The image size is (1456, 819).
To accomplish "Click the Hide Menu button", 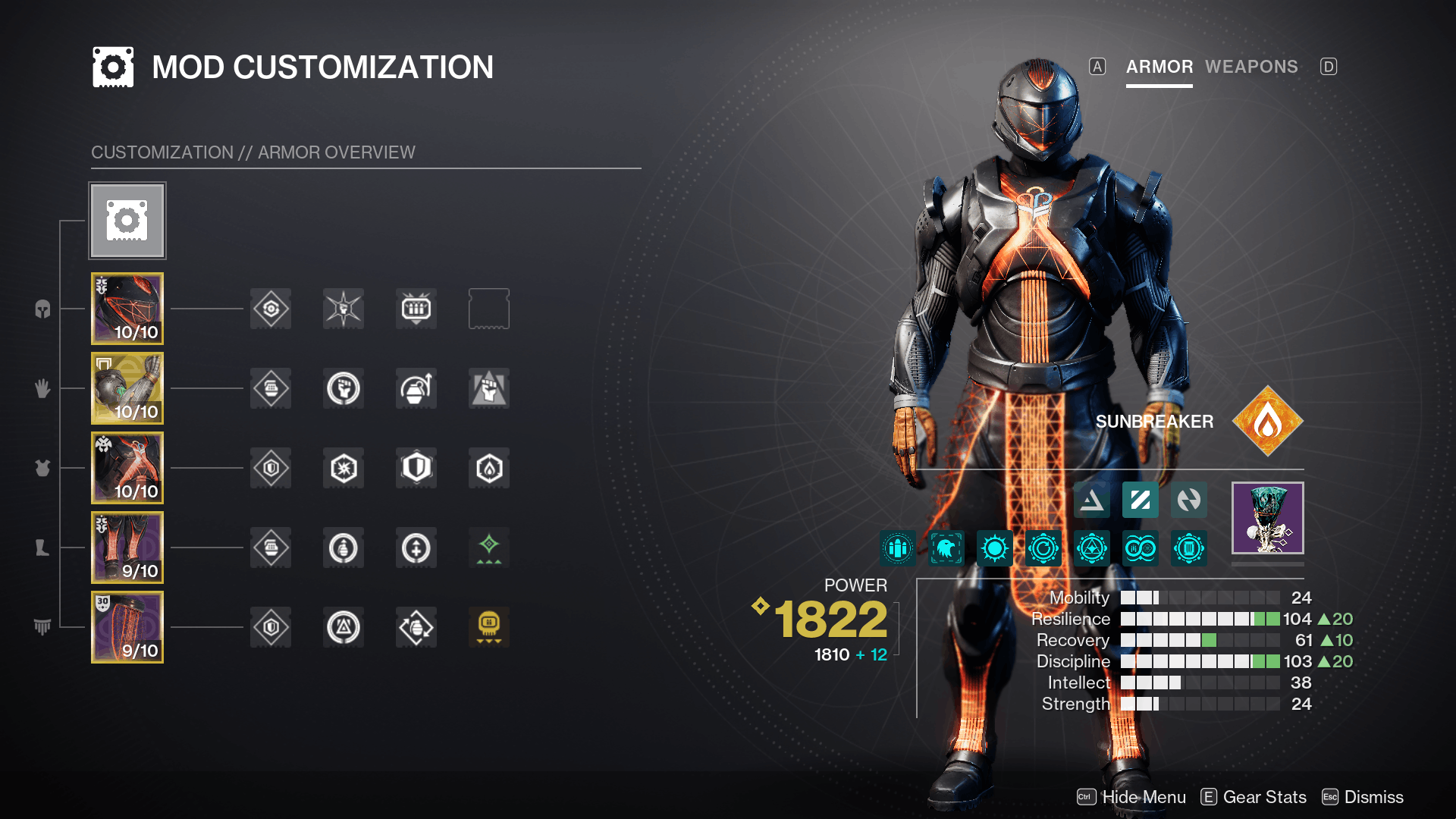I will point(1144,797).
